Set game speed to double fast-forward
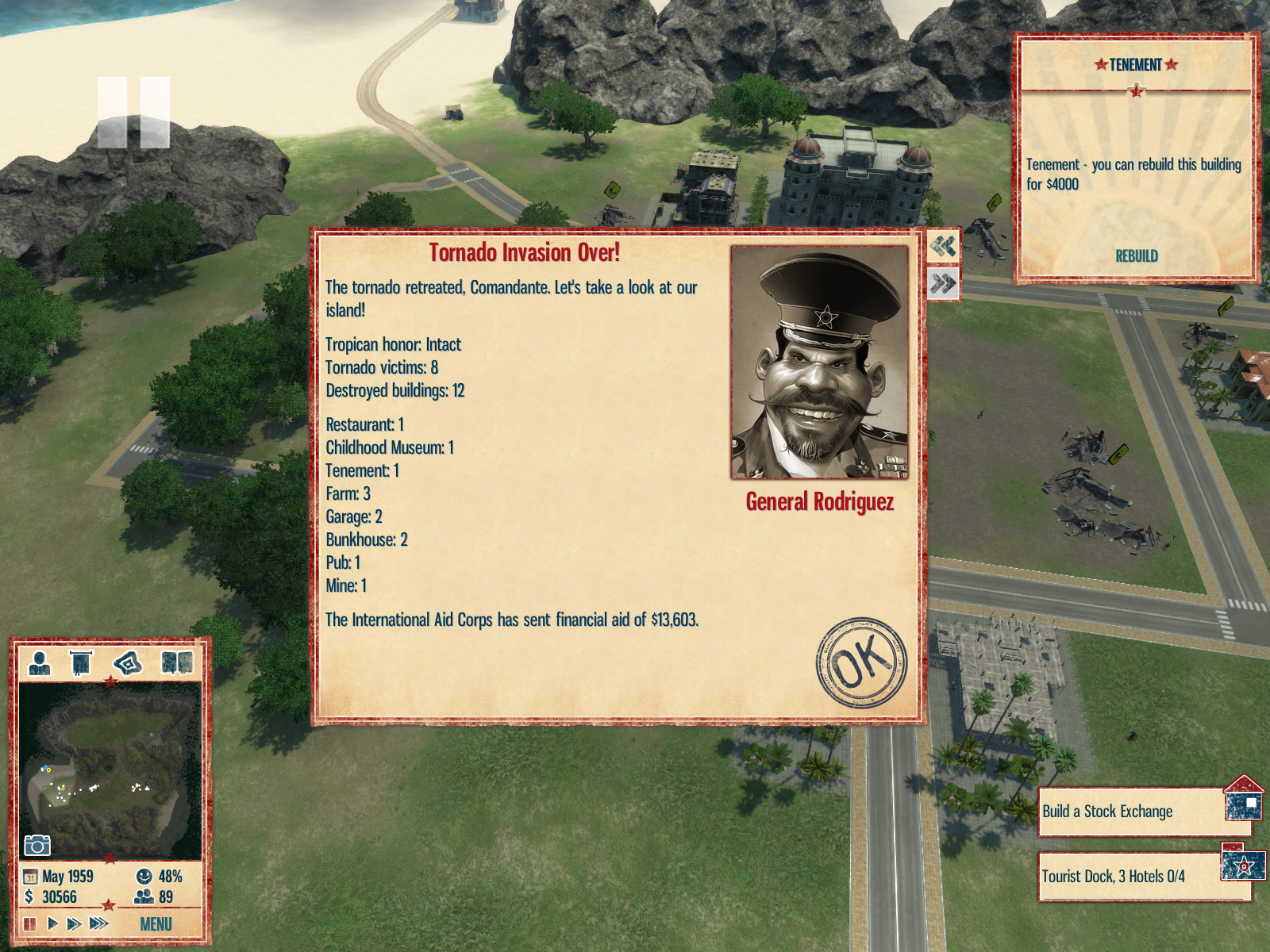The width and height of the screenshot is (1270, 952). tap(75, 923)
